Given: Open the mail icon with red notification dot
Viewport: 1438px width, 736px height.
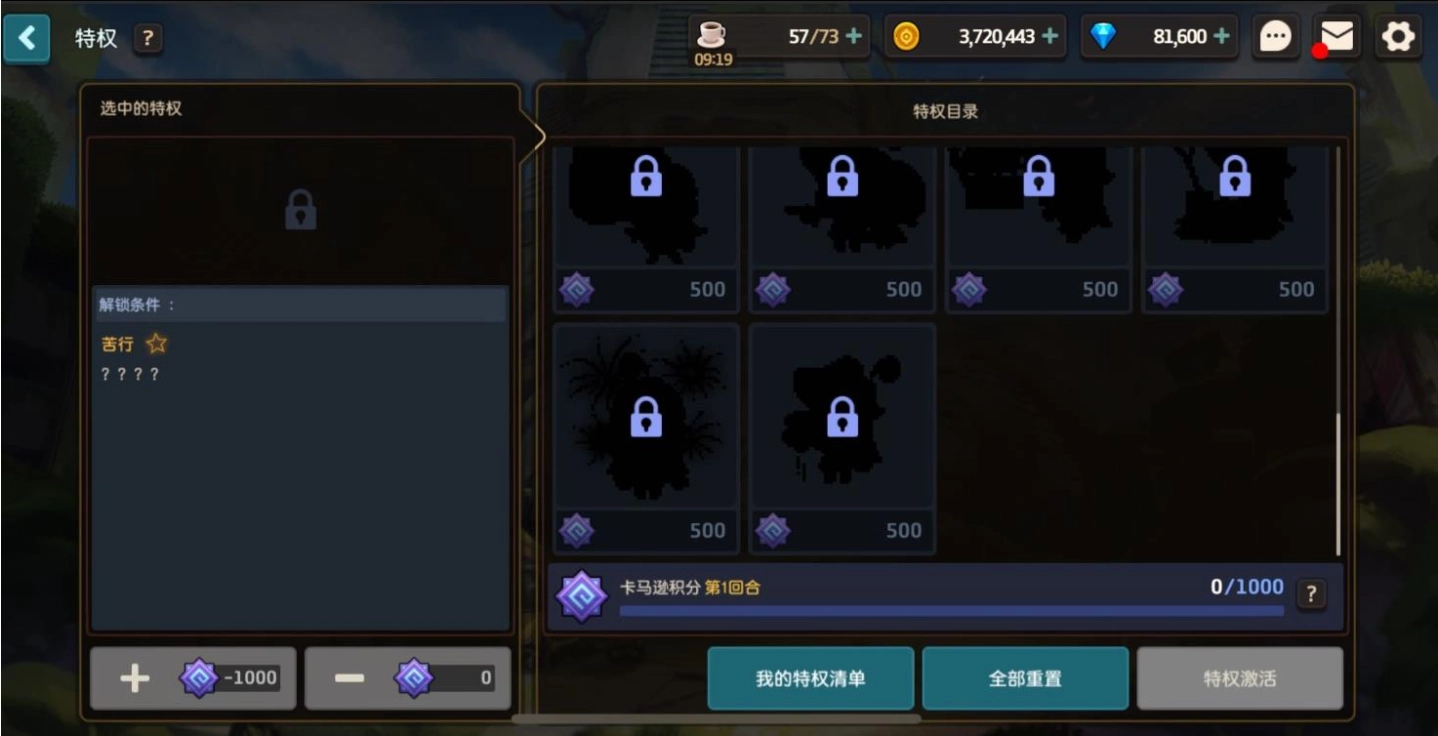Looking at the screenshot, I should pyautogui.click(x=1335, y=37).
